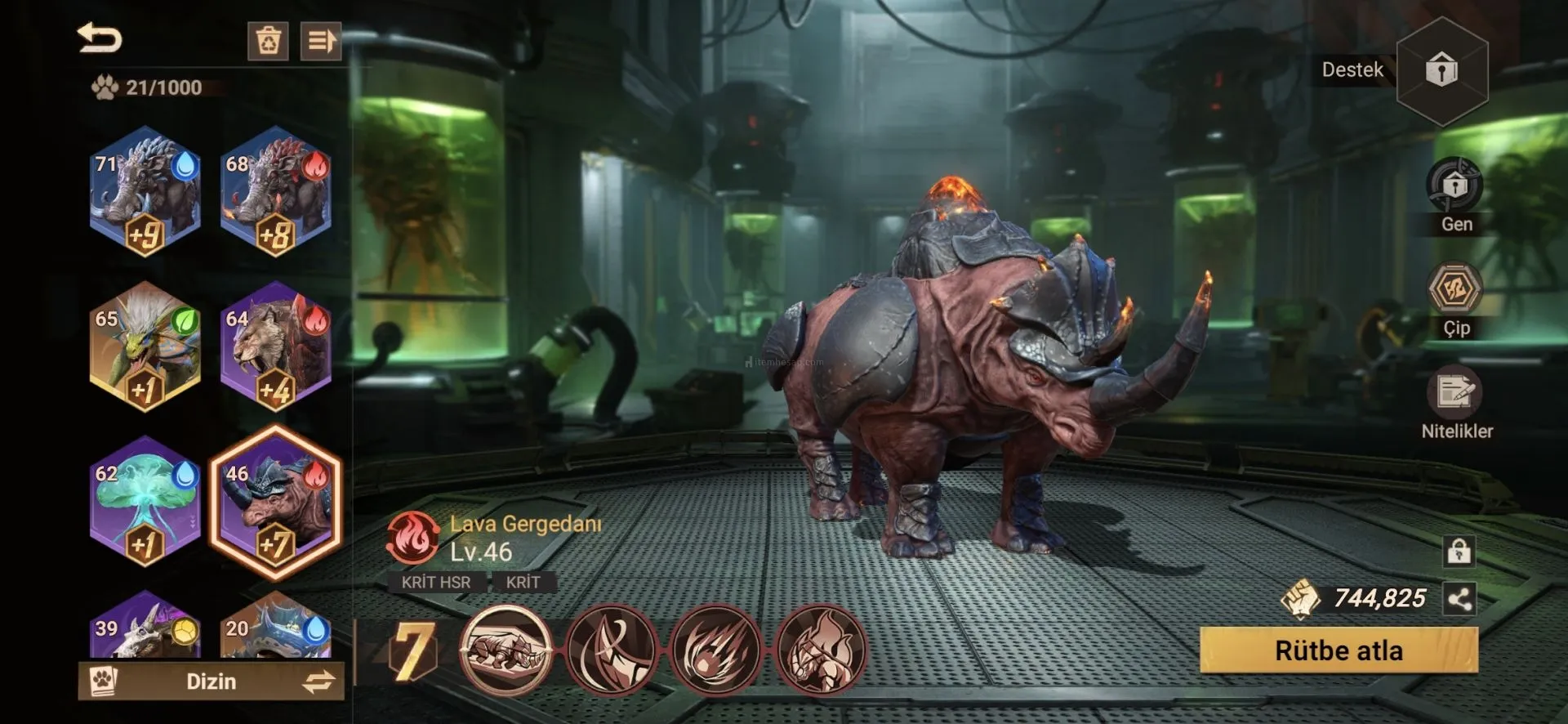The height and width of the screenshot is (724, 1568).
Task: Open the sort list button
Action: point(320,40)
